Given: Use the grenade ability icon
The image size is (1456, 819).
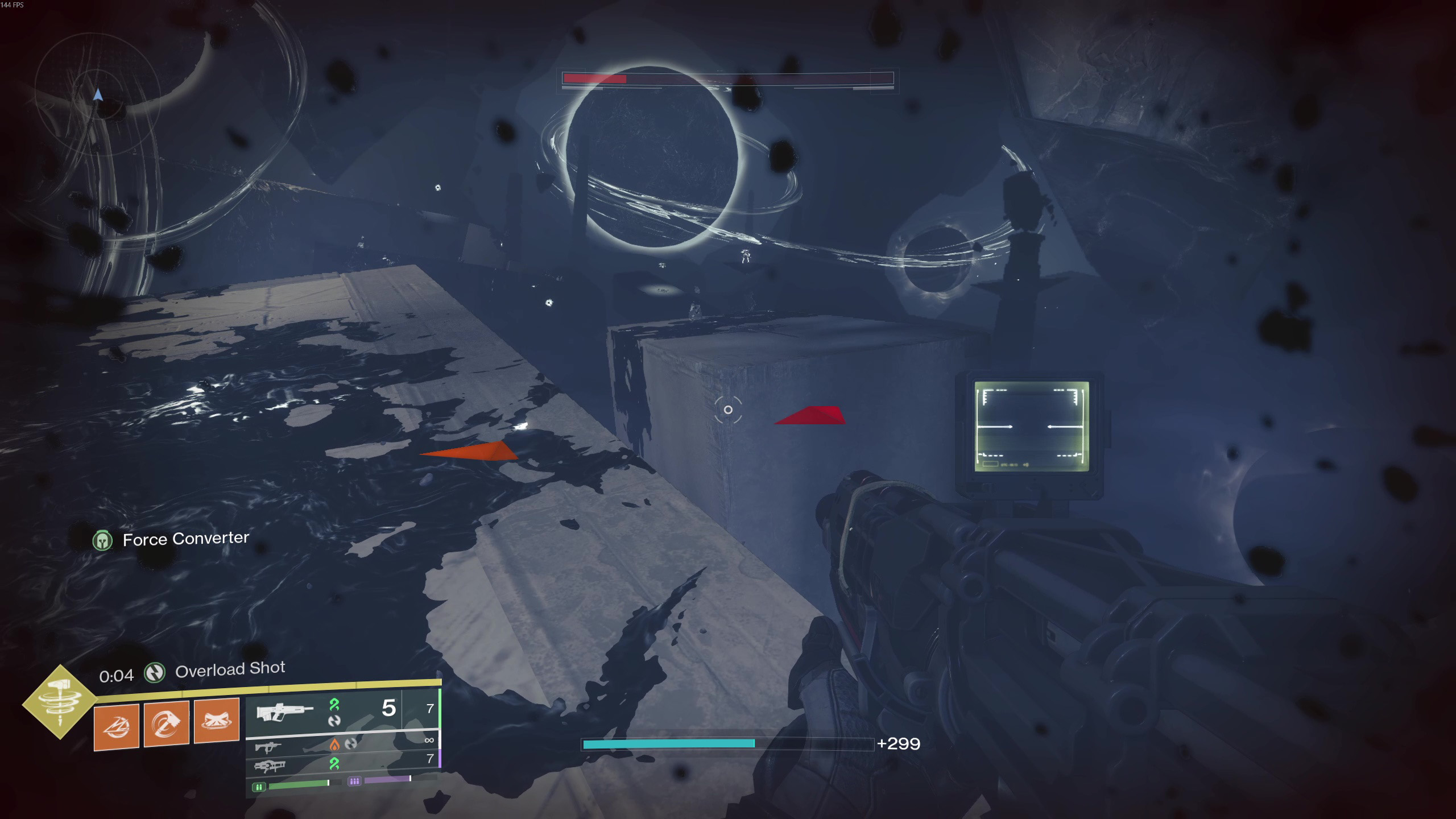Looking at the screenshot, I should 117,727.
